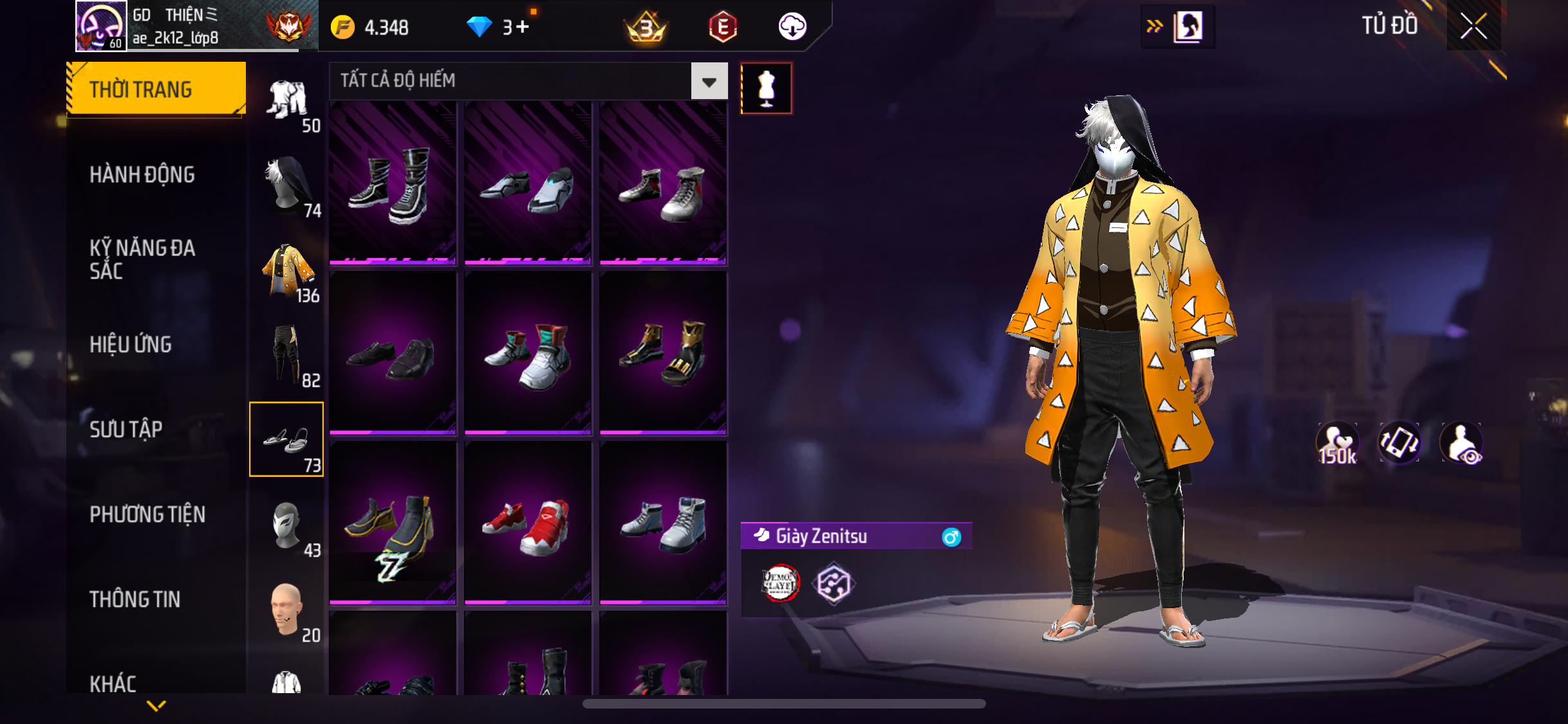Tap the diamond currency add button
Viewport: 1568px width, 724px height.
tap(523, 27)
